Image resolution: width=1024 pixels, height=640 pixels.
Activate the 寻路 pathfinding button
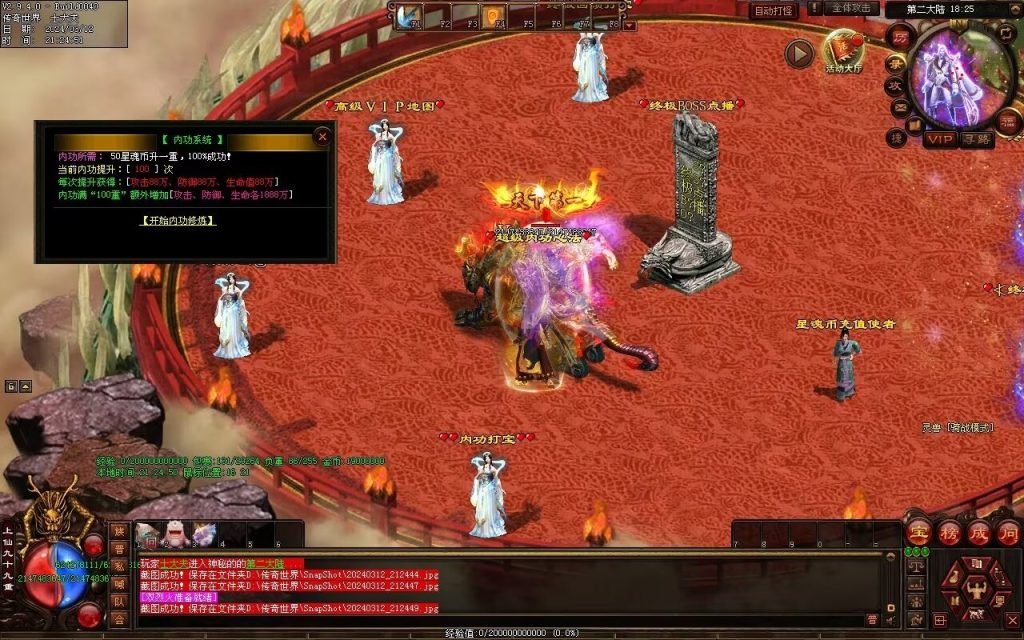(977, 140)
